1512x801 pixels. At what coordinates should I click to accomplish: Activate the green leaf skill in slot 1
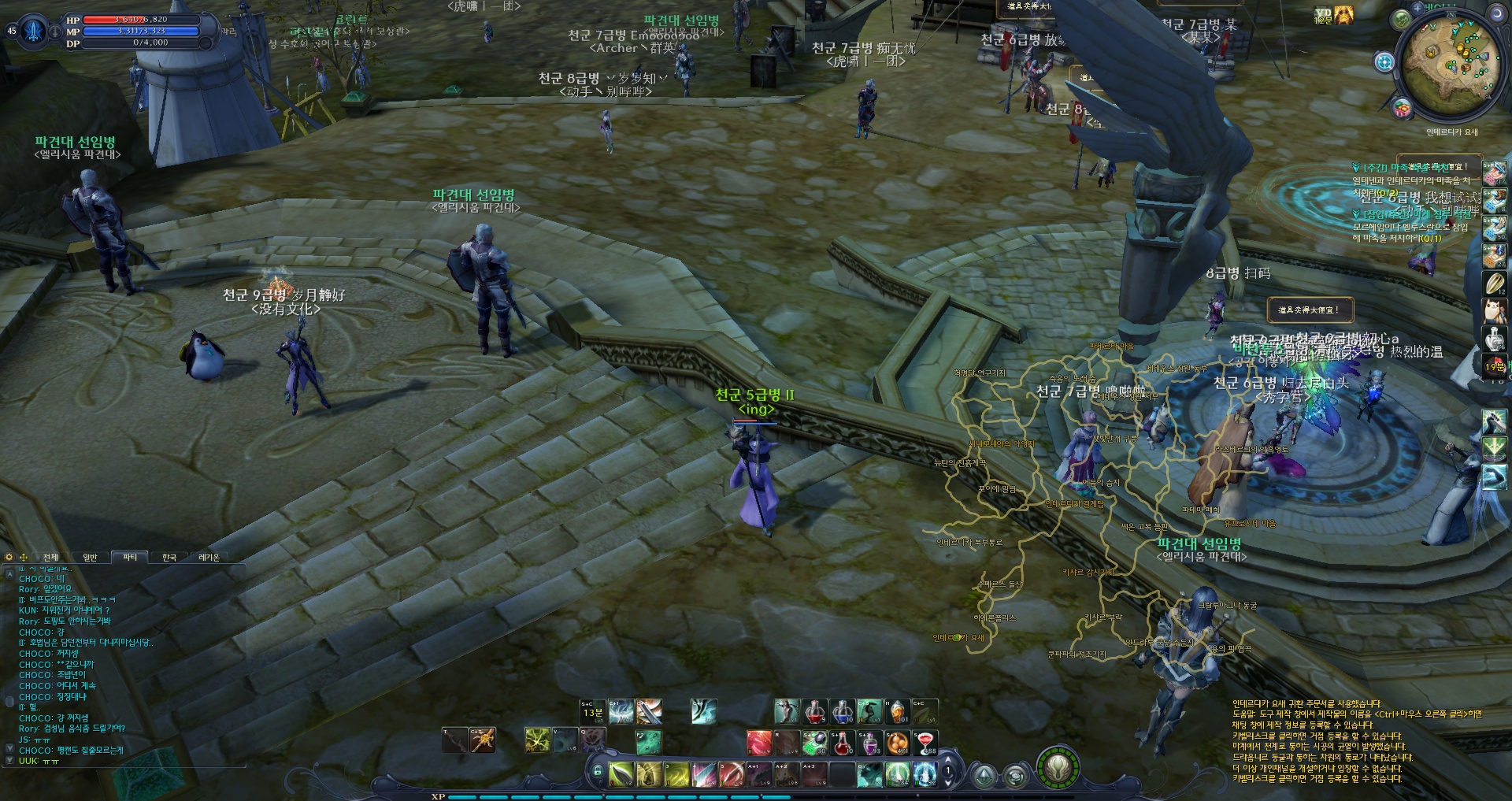click(x=621, y=774)
